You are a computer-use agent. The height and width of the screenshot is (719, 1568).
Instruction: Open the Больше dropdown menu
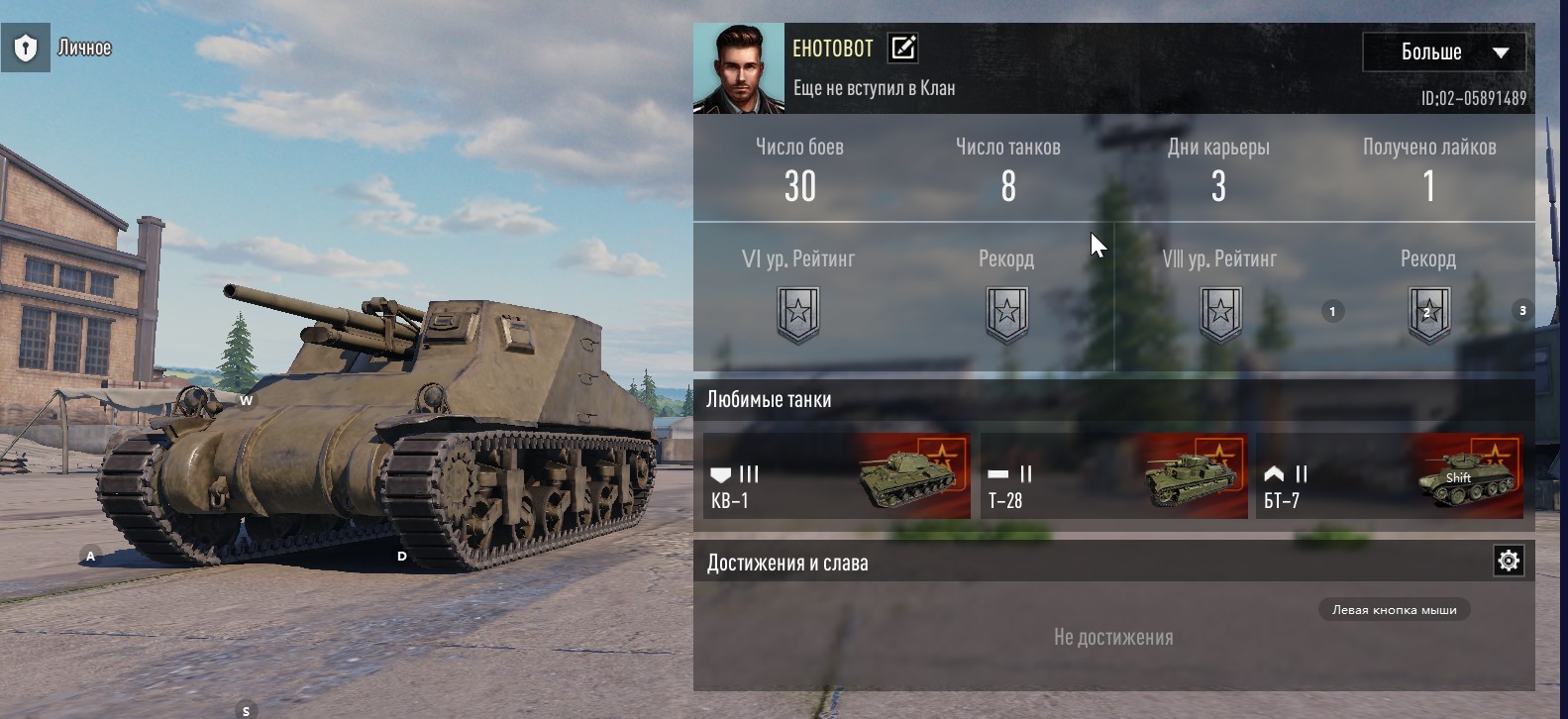1444,52
